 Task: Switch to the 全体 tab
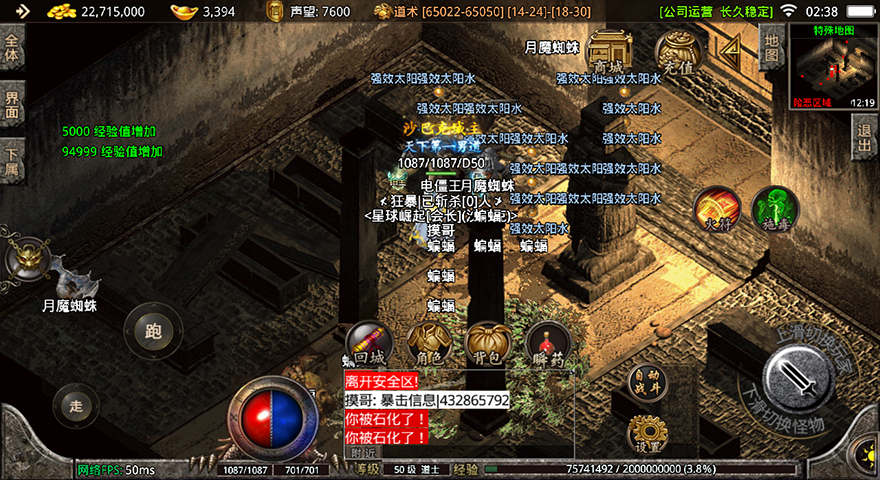pos(12,48)
